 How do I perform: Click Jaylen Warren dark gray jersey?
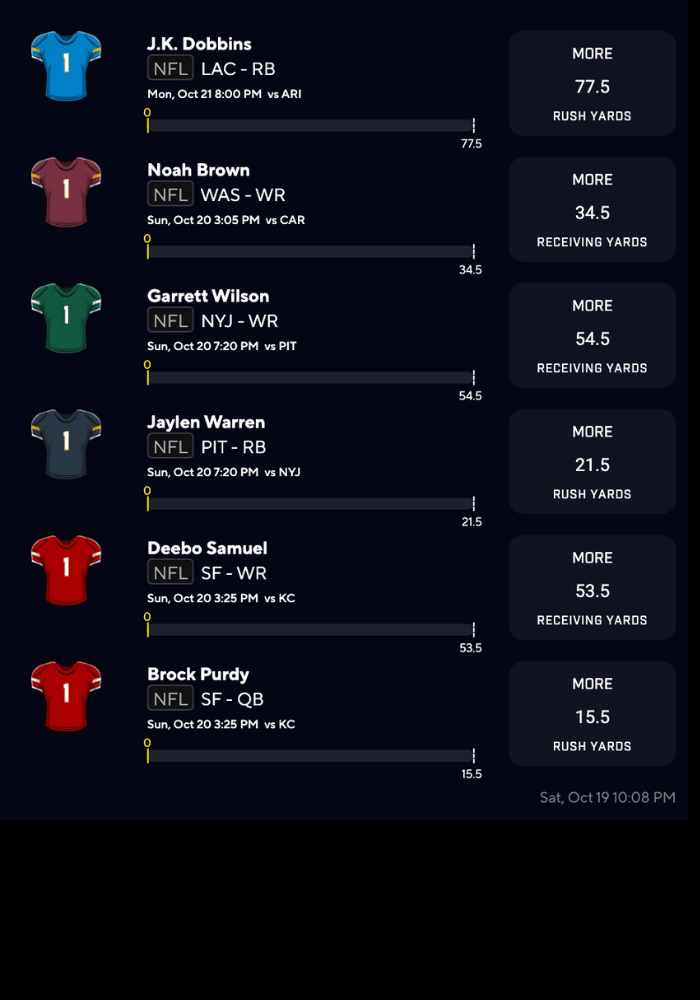tap(66, 443)
